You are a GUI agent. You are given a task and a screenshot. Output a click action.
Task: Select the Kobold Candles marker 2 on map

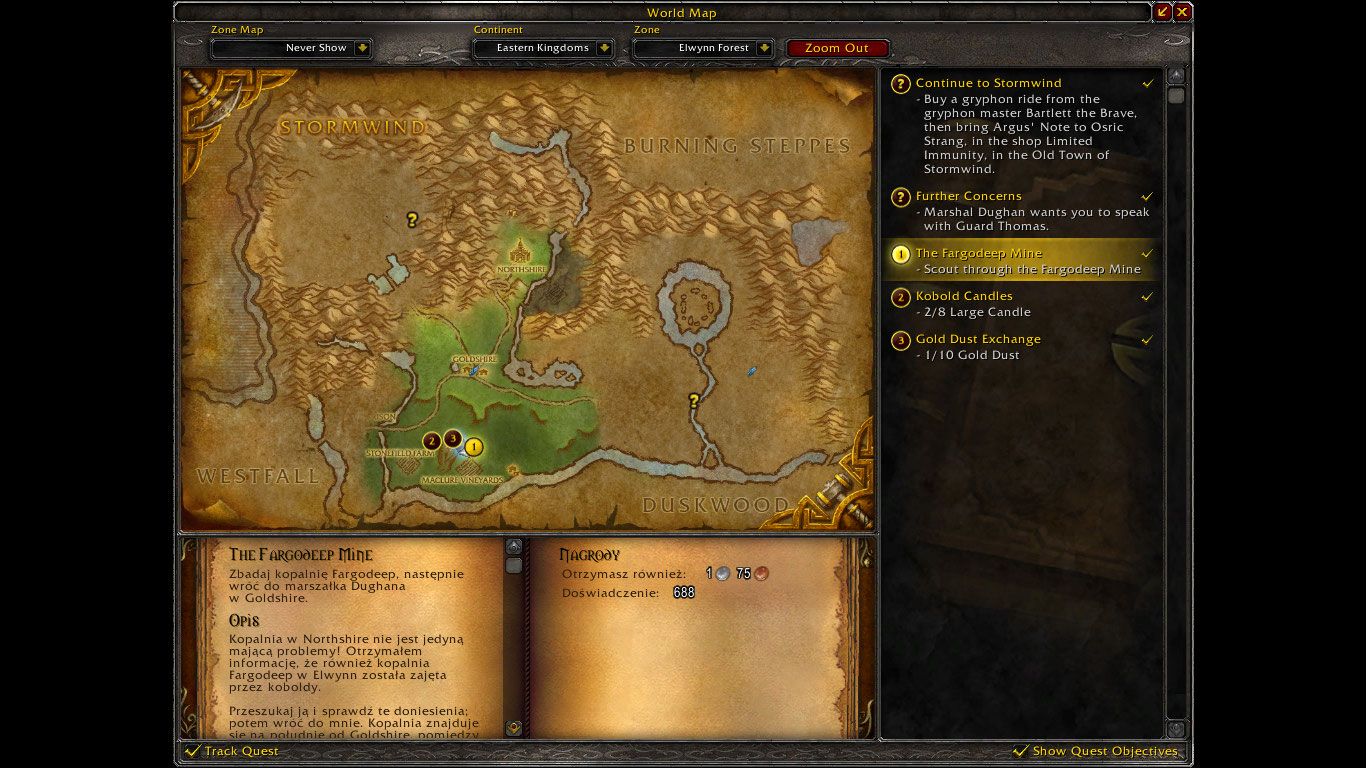[x=430, y=440]
